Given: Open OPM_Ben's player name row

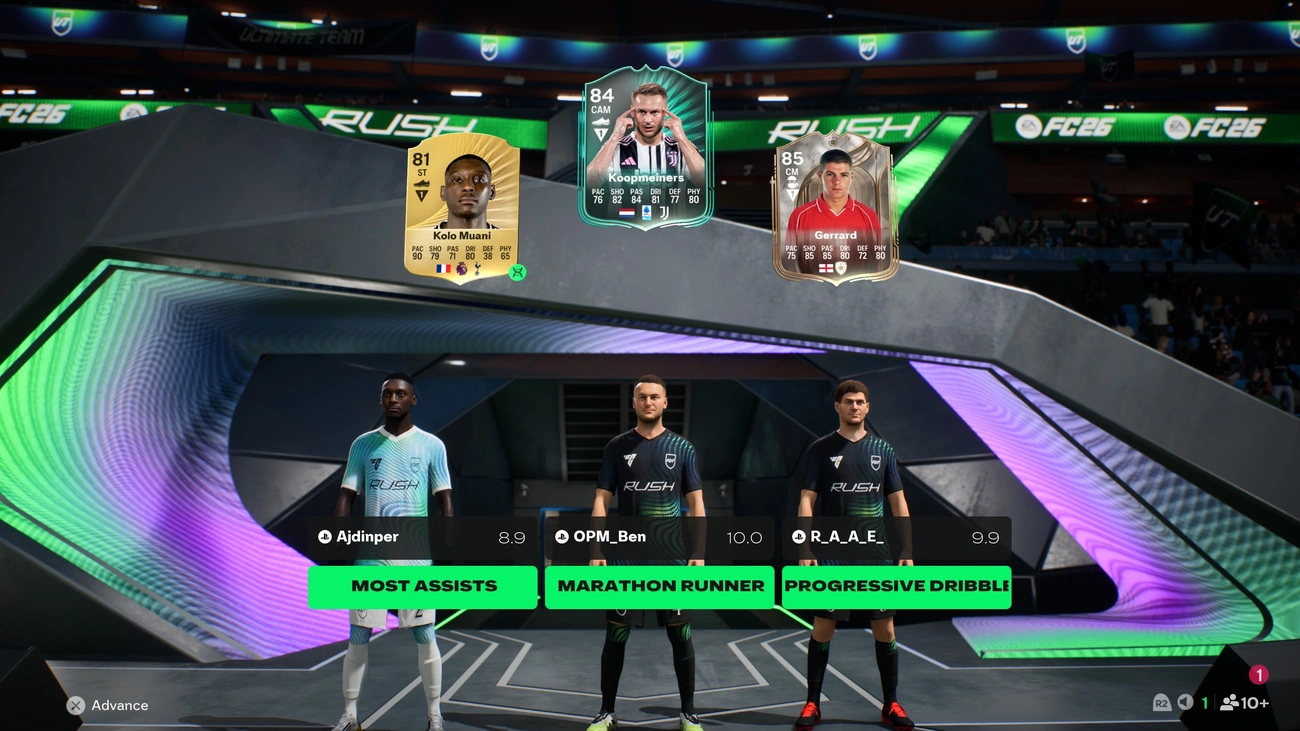Looking at the screenshot, I should coord(659,537).
